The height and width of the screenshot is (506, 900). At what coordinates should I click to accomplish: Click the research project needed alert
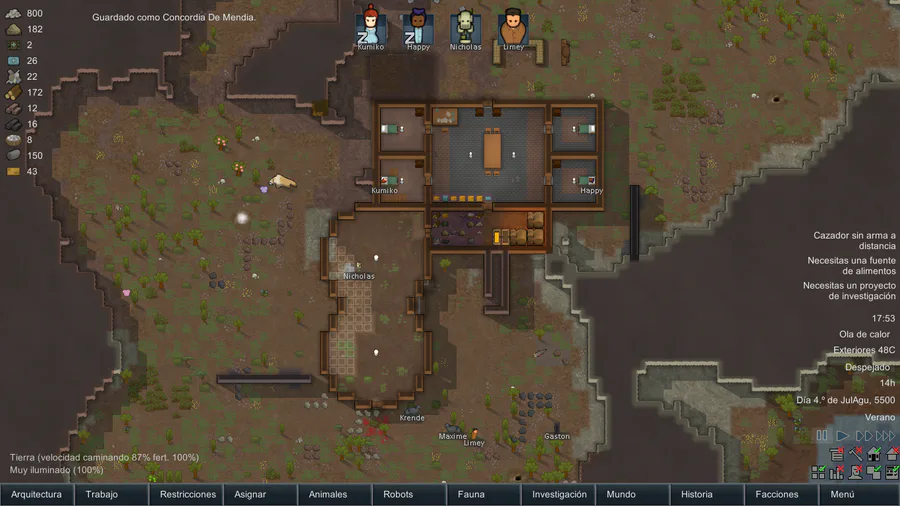pyautogui.click(x=849, y=290)
